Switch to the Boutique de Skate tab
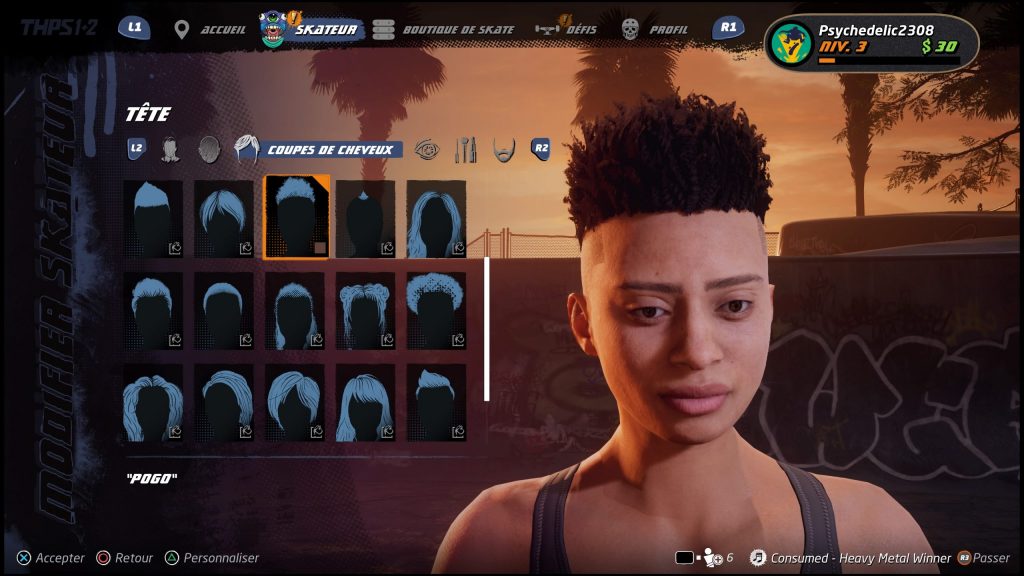 click(444, 29)
